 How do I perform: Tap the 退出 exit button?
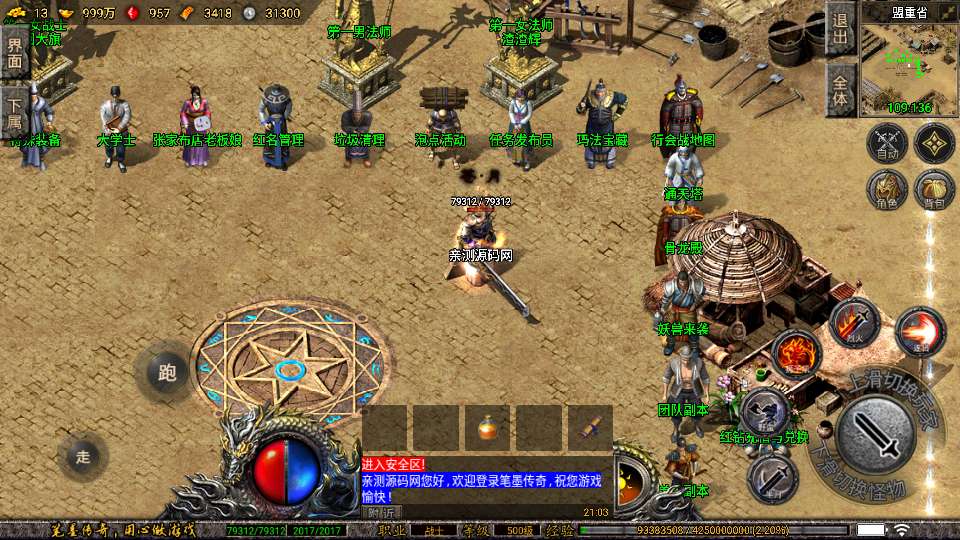(840, 28)
